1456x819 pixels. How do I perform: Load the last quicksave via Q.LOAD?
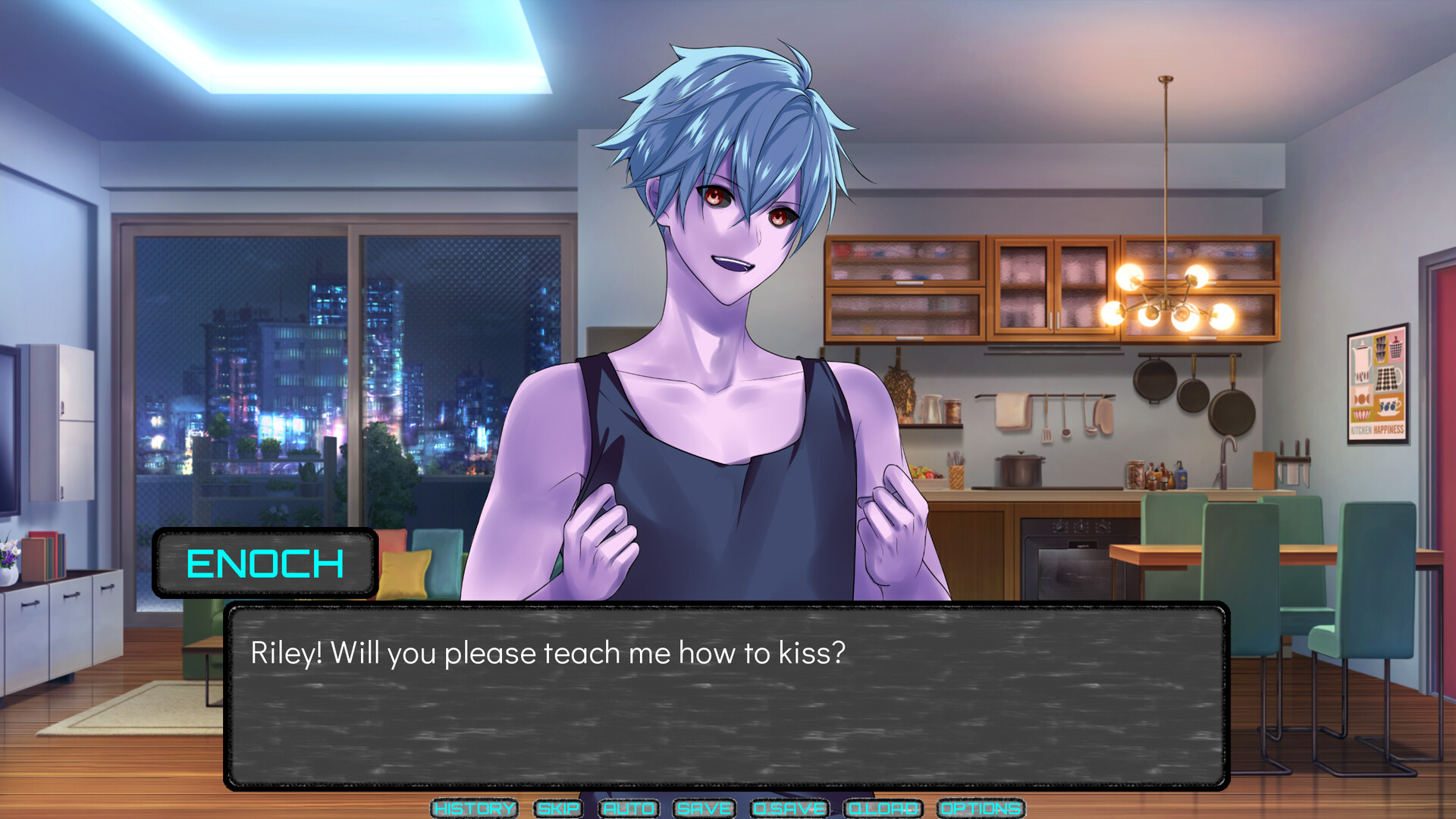pyautogui.click(x=882, y=808)
